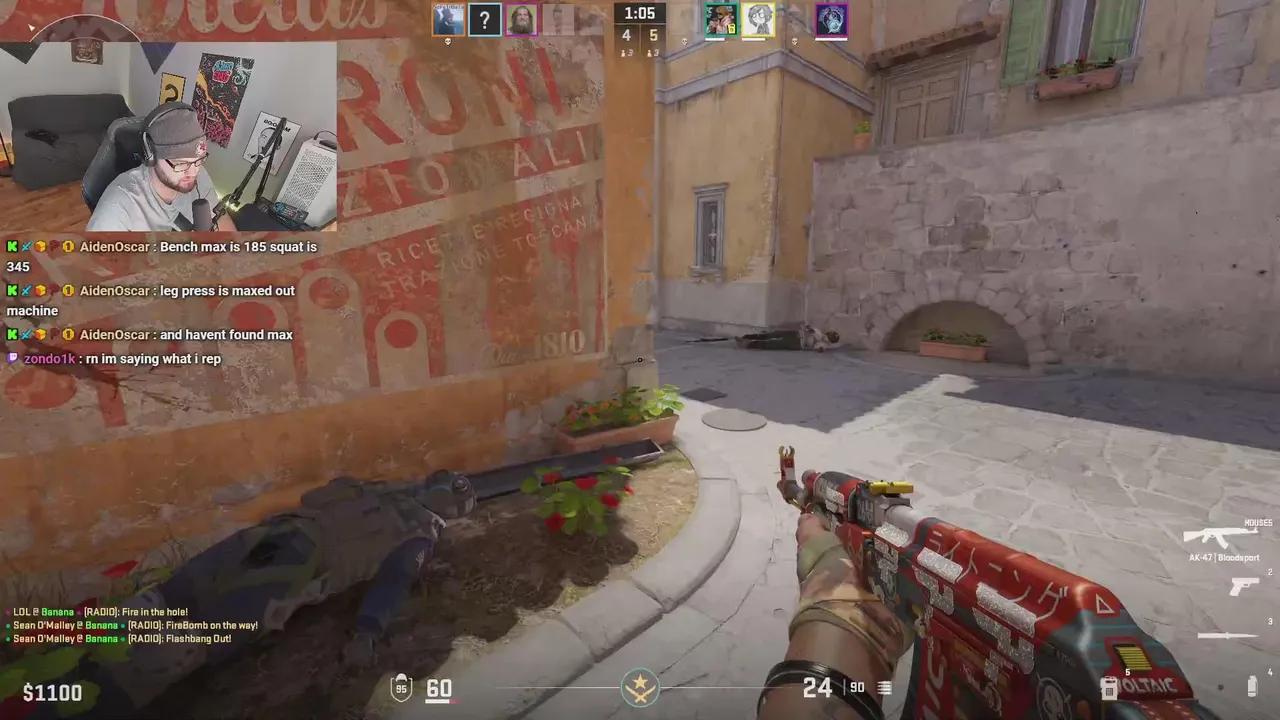Image resolution: width=1280 pixels, height=720 pixels.
Task: Click the armor shield icon beside health
Action: point(401,688)
